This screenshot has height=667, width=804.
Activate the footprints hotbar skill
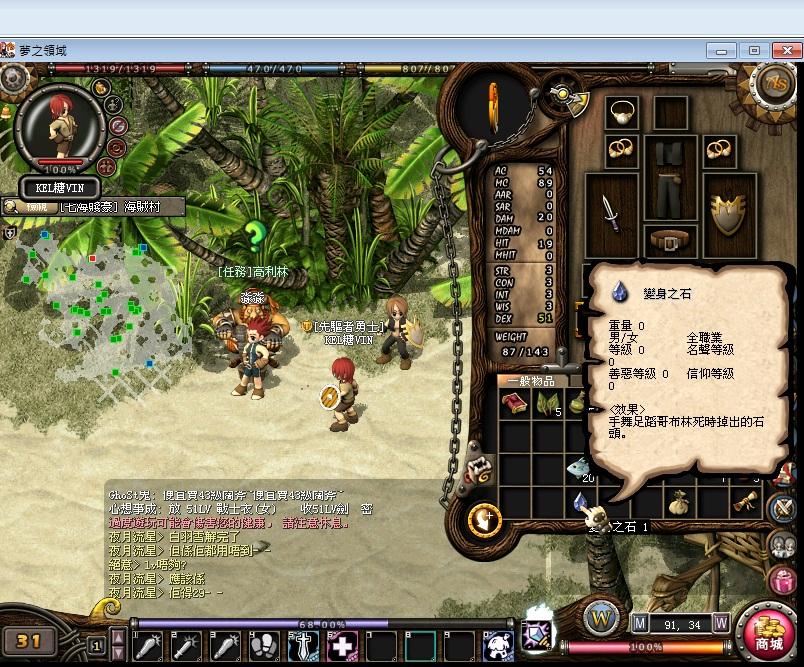click(264, 647)
